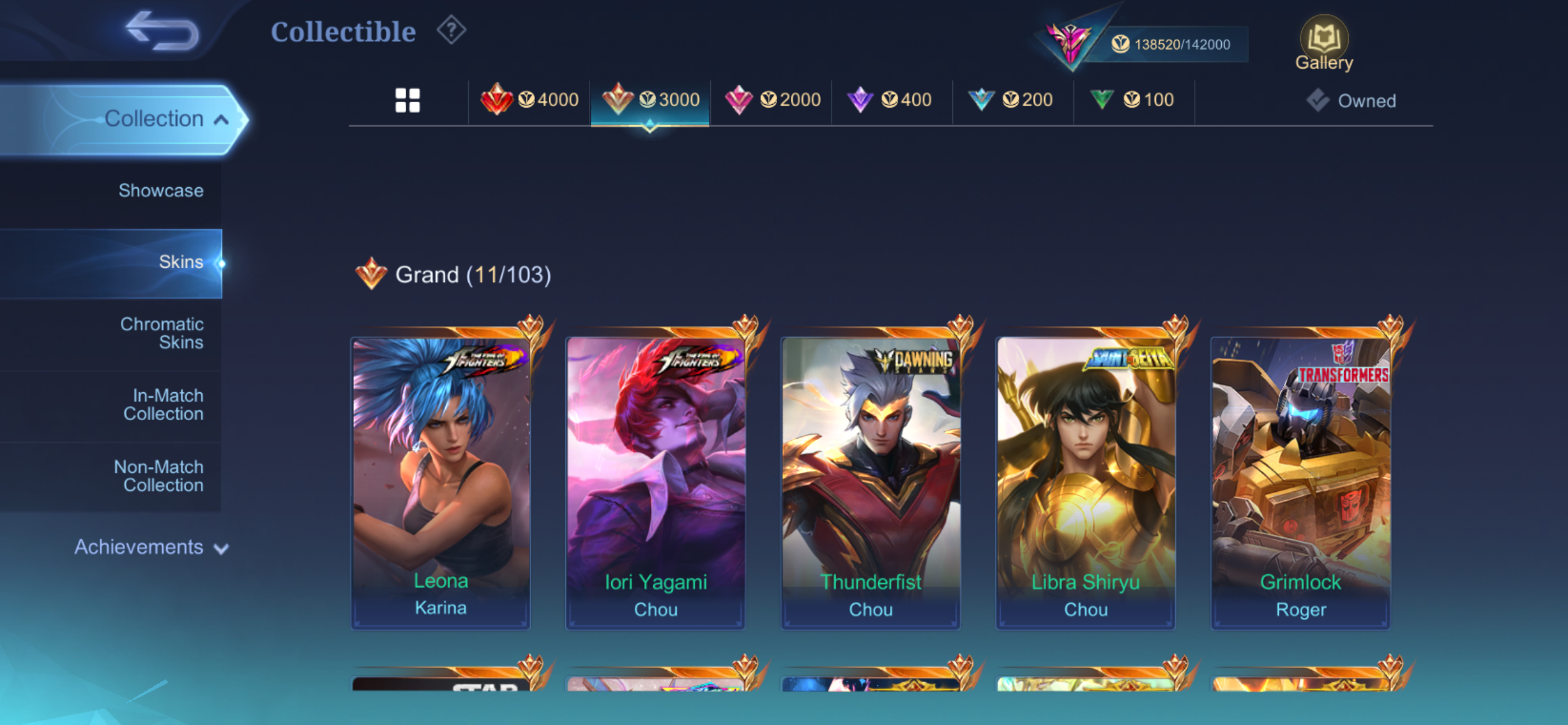Select the Leona Karina skin card
This screenshot has height=725, width=1568.
coord(441,483)
